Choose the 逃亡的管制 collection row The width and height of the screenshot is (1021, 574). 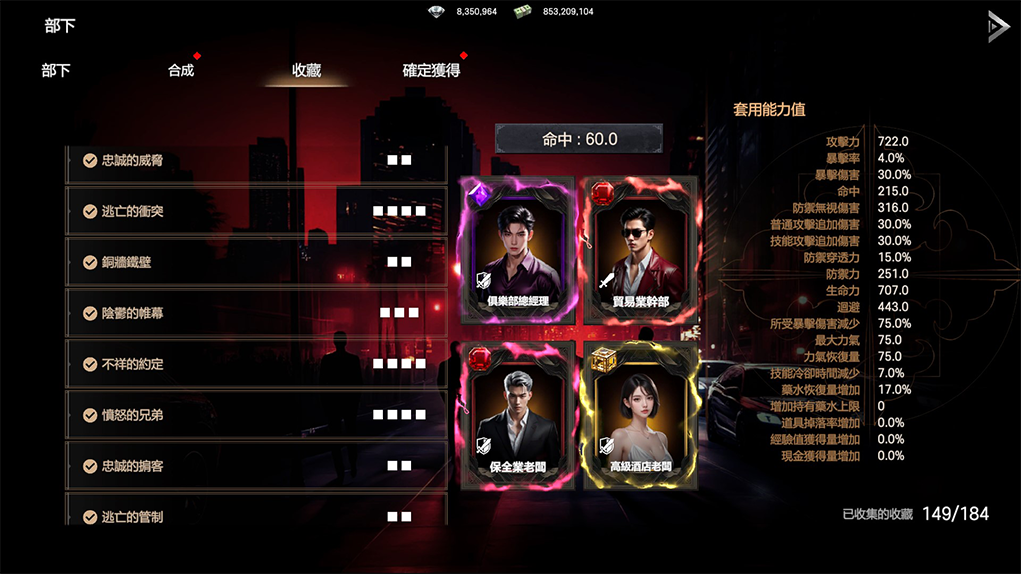click(256, 515)
